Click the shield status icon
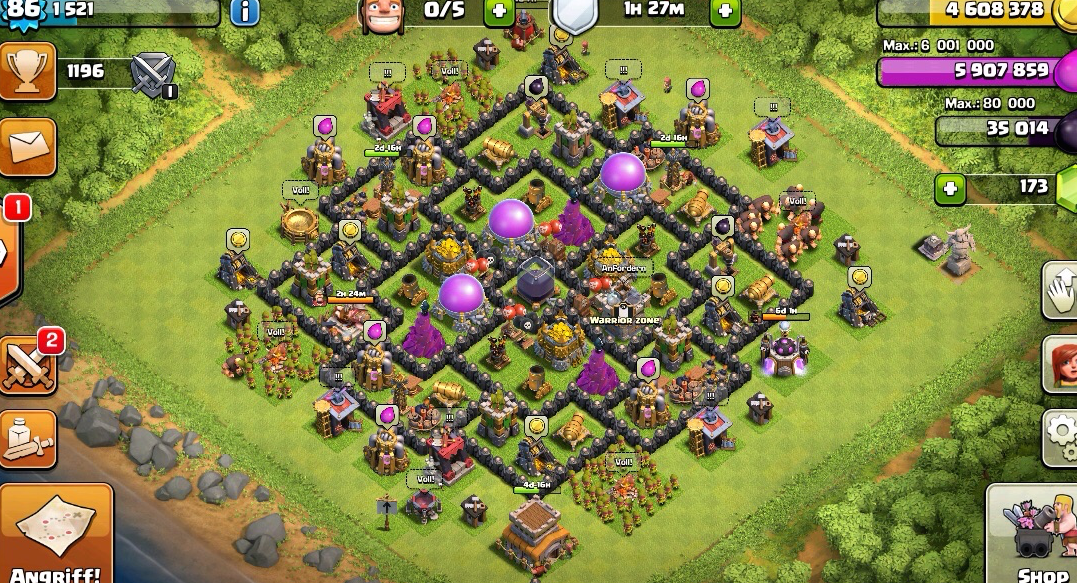This screenshot has width=1077, height=583. click(x=575, y=14)
